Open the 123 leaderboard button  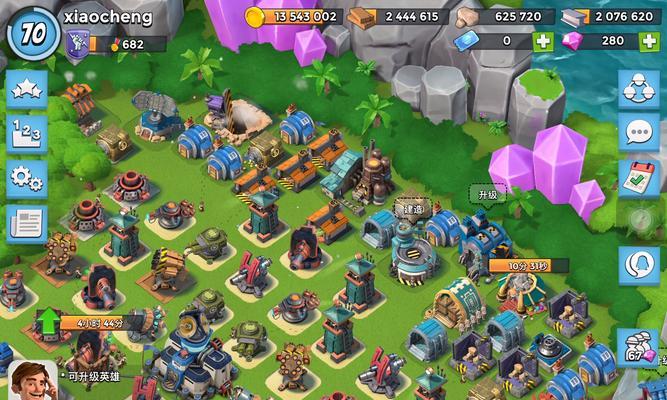coord(26,133)
